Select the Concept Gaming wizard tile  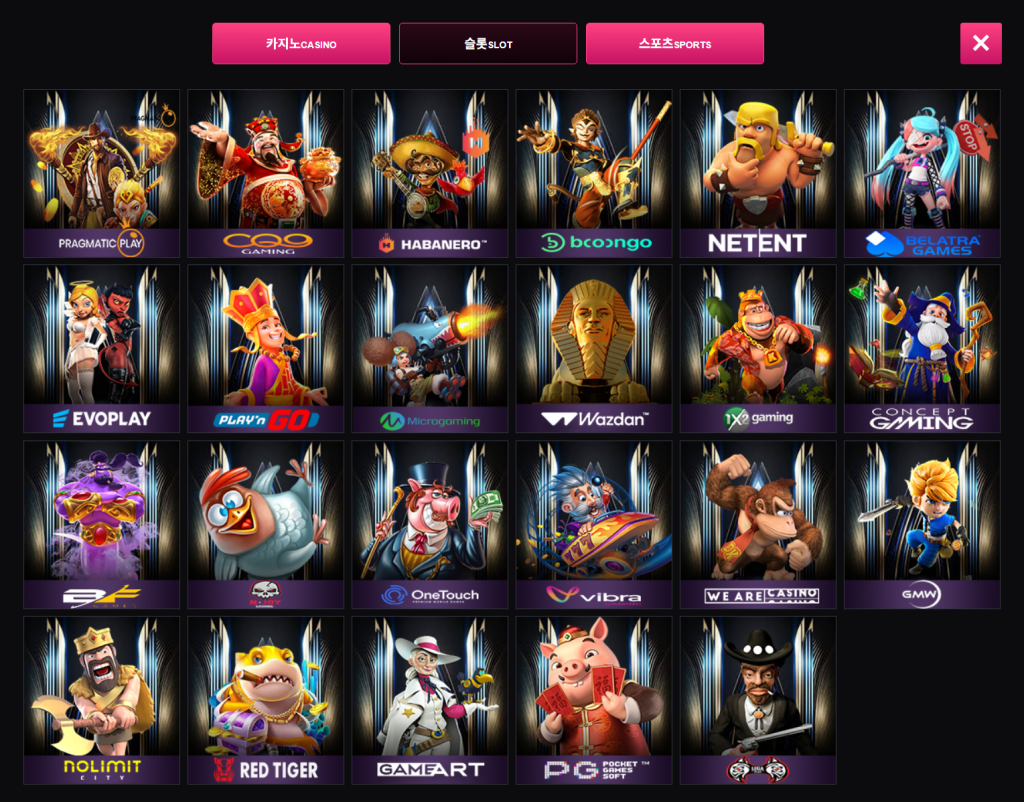[x=922, y=349]
